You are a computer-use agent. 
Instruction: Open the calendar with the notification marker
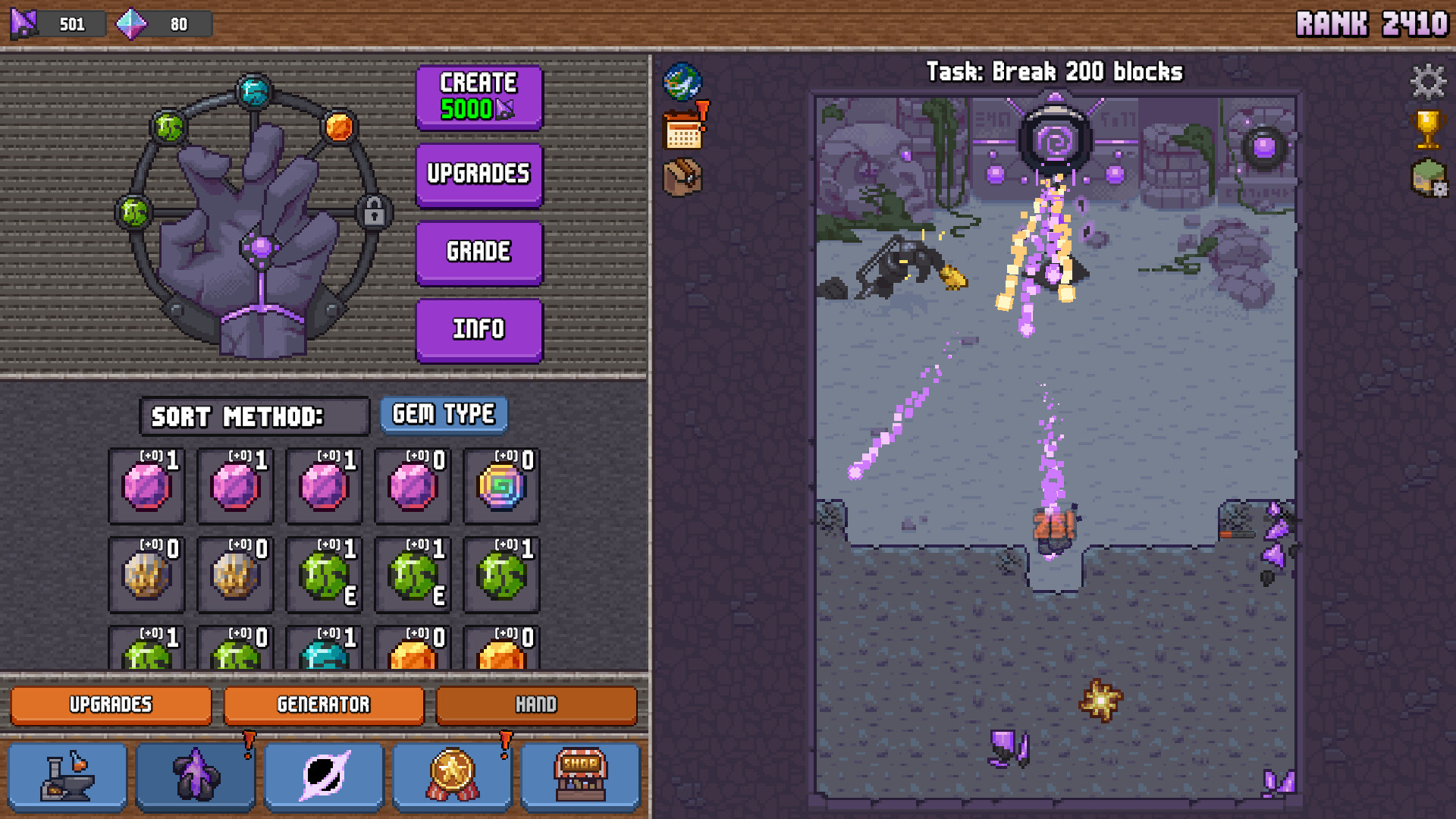[682, 130]
